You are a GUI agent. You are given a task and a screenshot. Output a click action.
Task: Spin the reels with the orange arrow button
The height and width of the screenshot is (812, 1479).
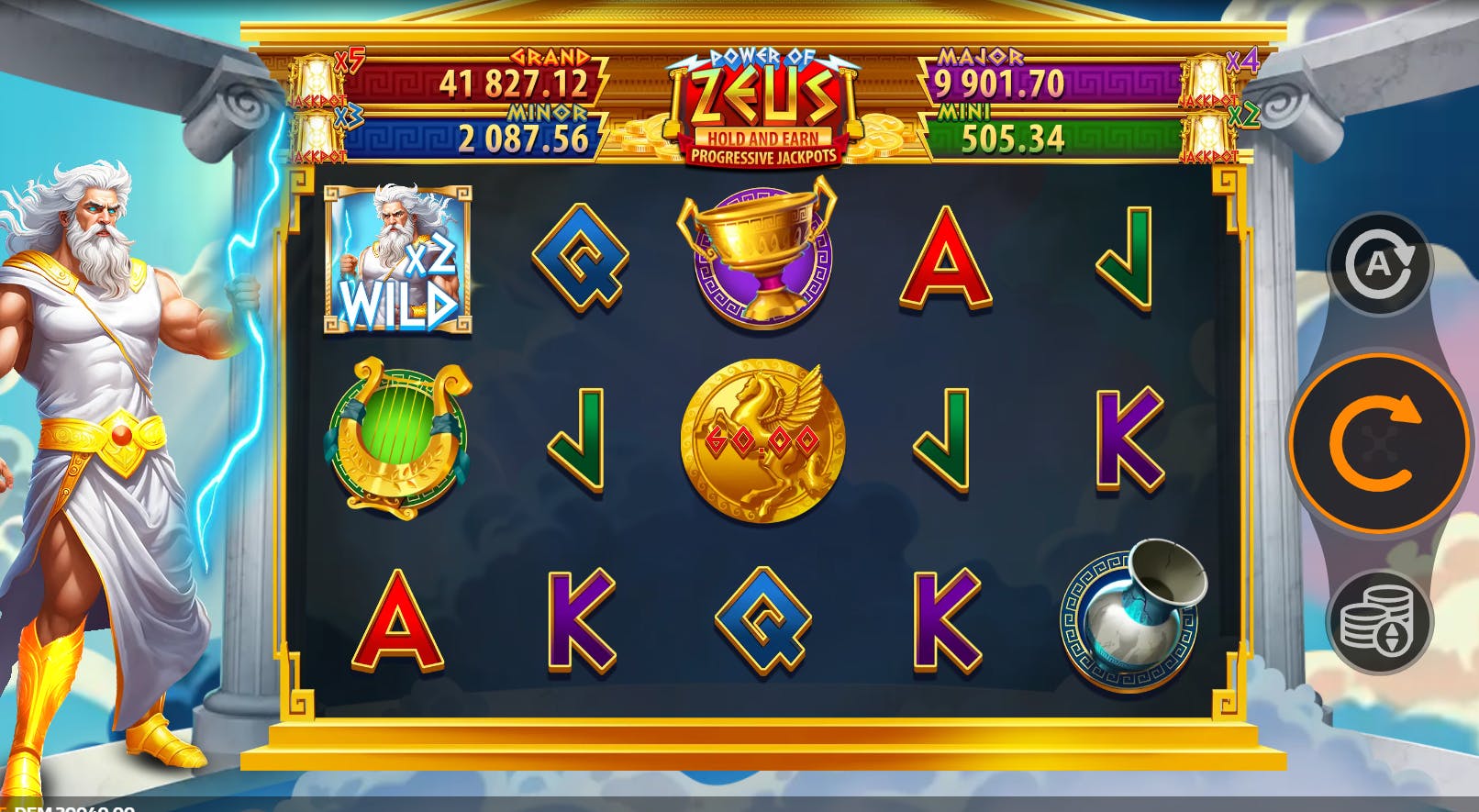1377,444
